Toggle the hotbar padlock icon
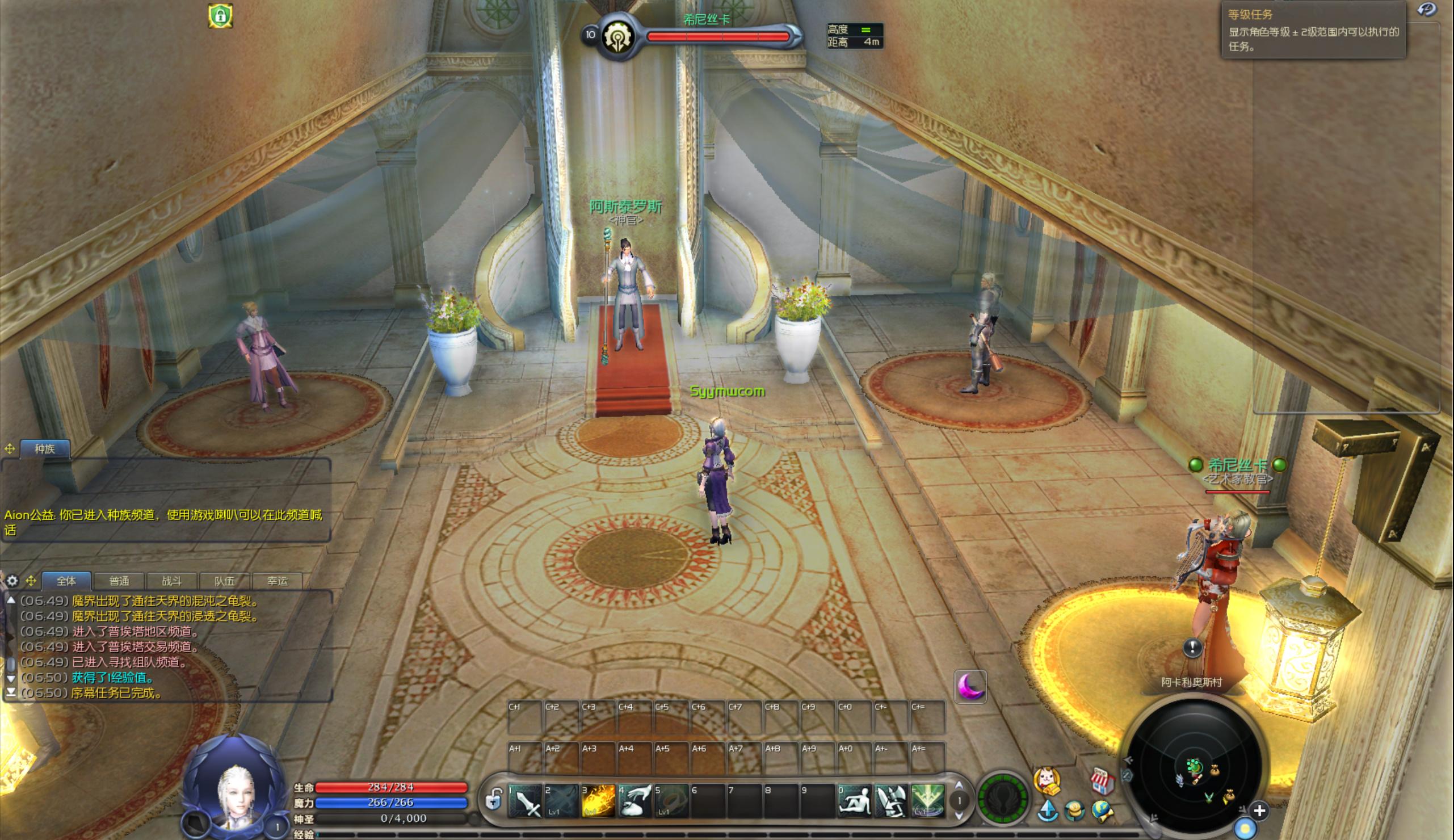 click(494, 800)
